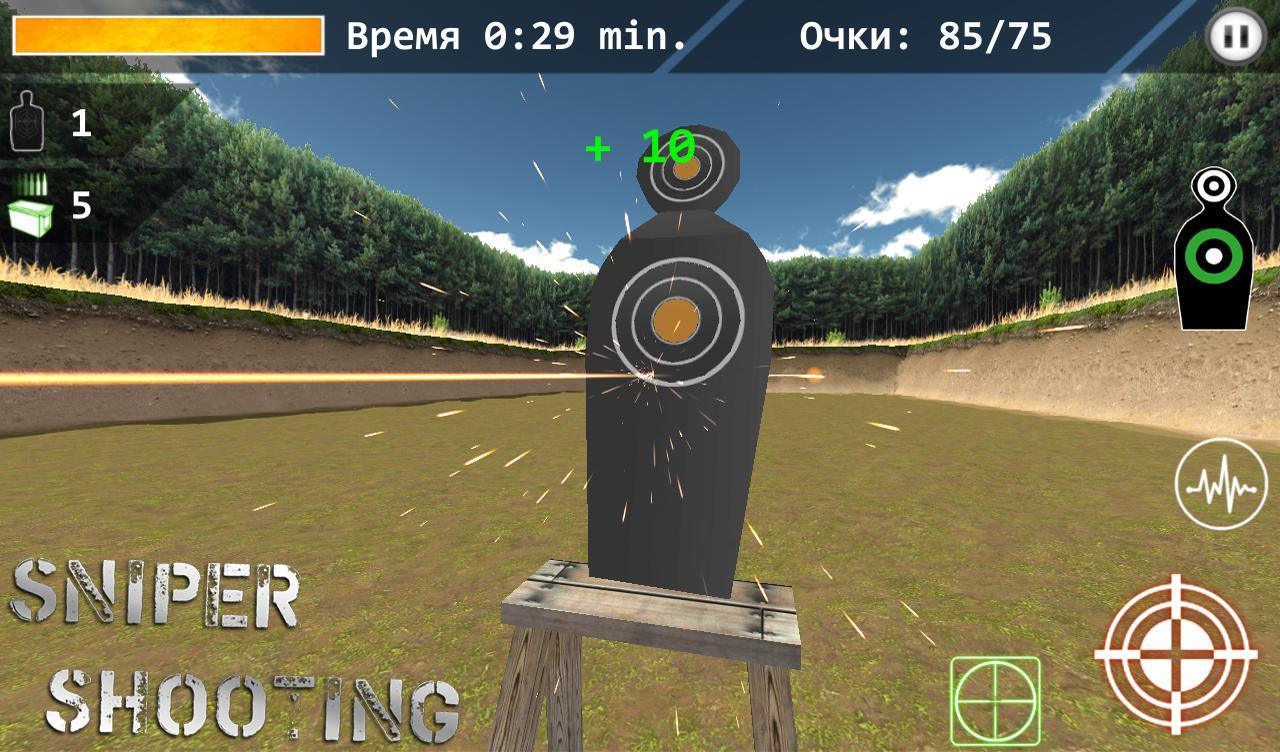This screenshot has height=752, width=1280.
Task: Tap the timer display reading 0:29
Action: click(x=515, y=36)
